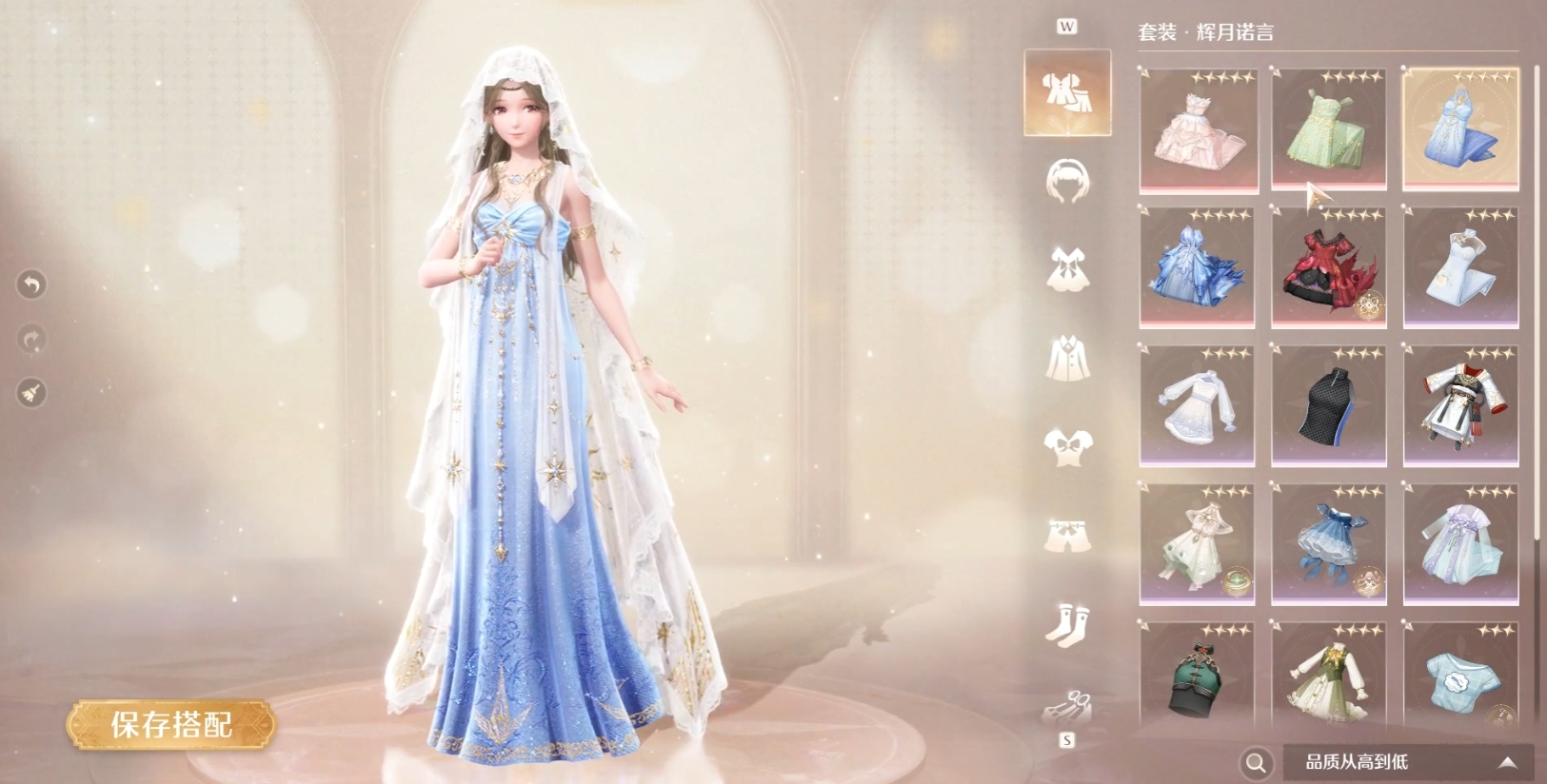Image resolution: width=1547 pixels, height=784 pixels.
Task: Choose the green sparkly dress outfit
Action: coord(1329,130)
